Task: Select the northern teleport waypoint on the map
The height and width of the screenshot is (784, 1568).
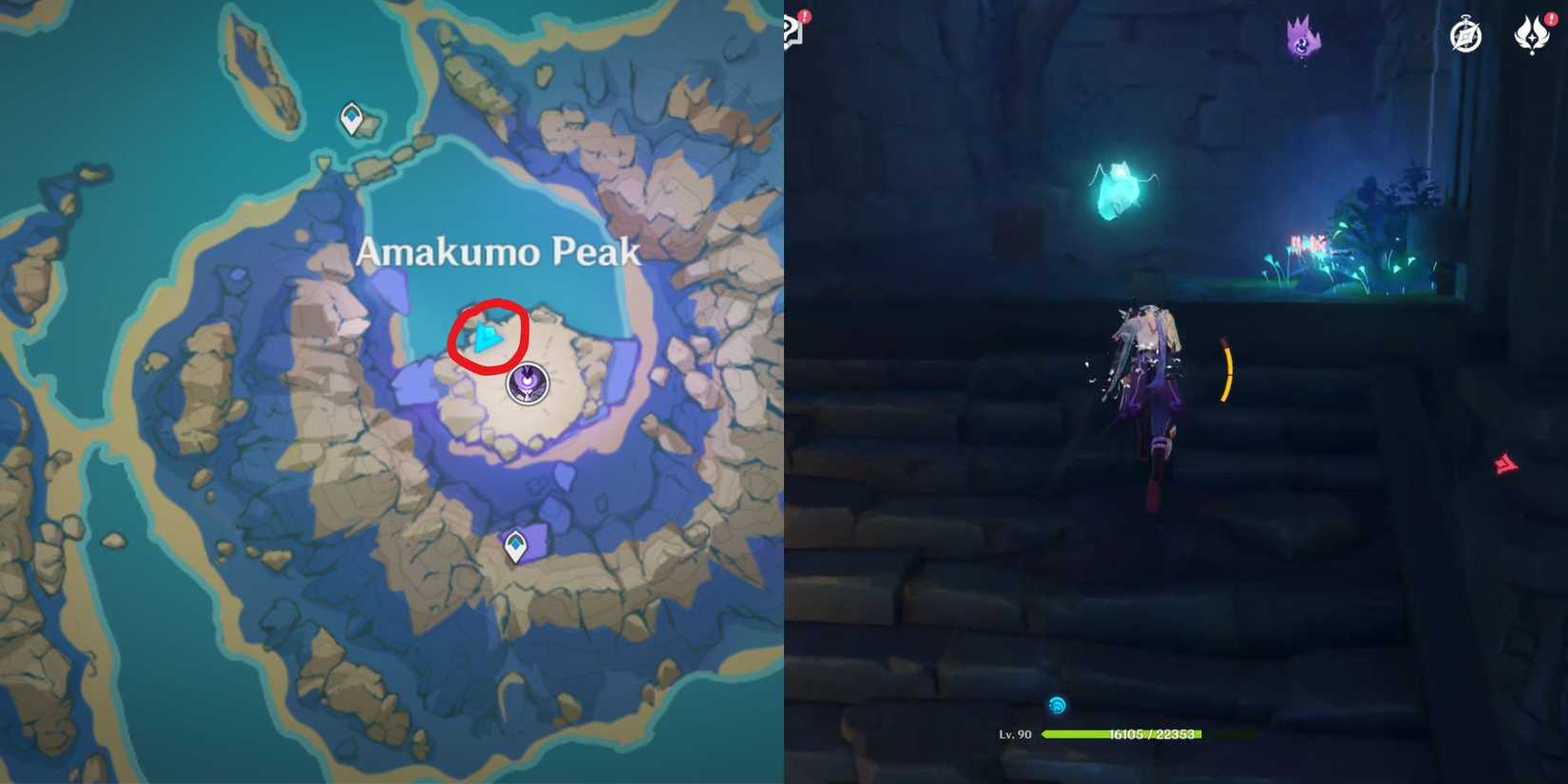Action: point(352,118)
